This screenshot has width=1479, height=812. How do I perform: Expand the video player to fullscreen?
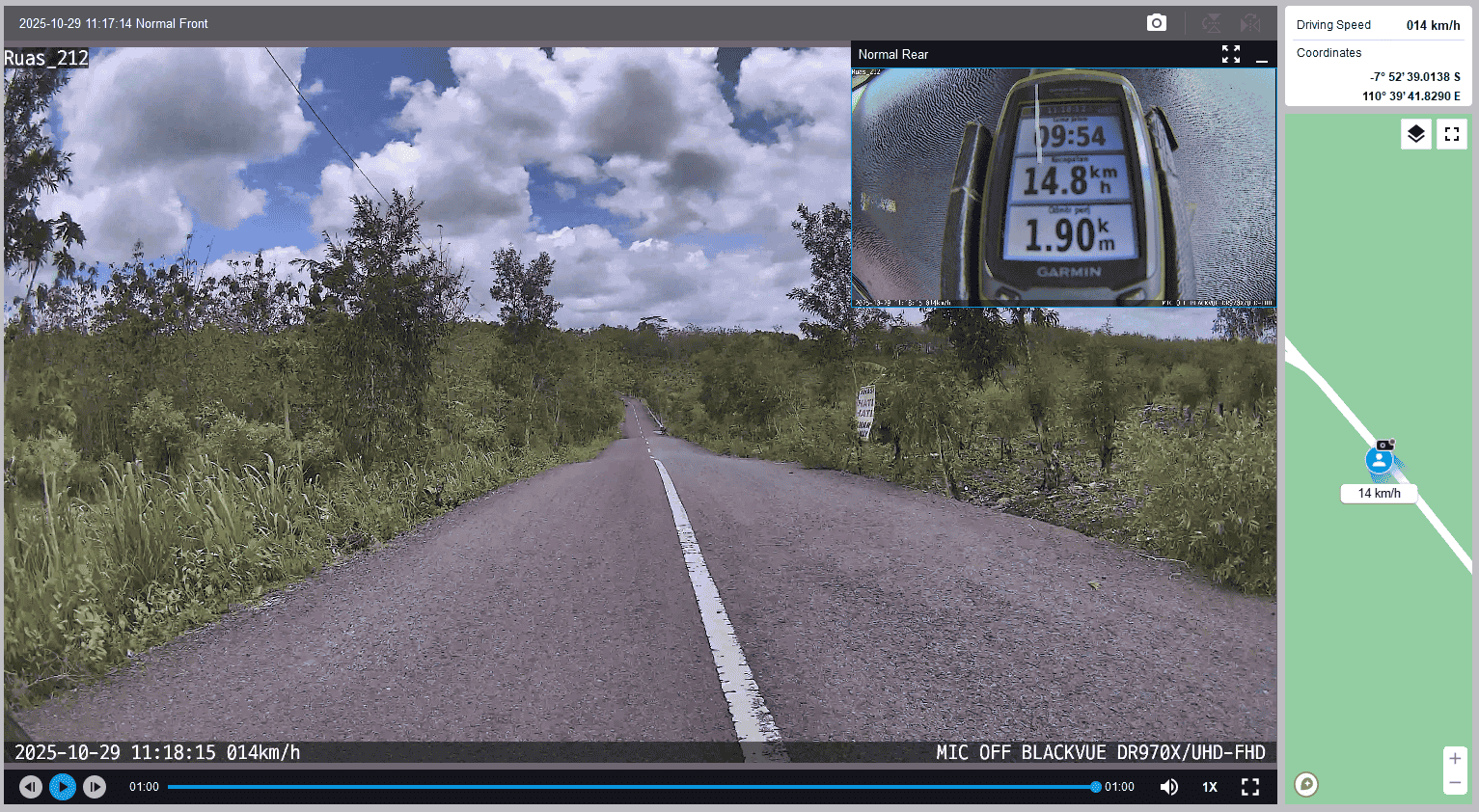pyautogui.click(x=1250, y=787)
